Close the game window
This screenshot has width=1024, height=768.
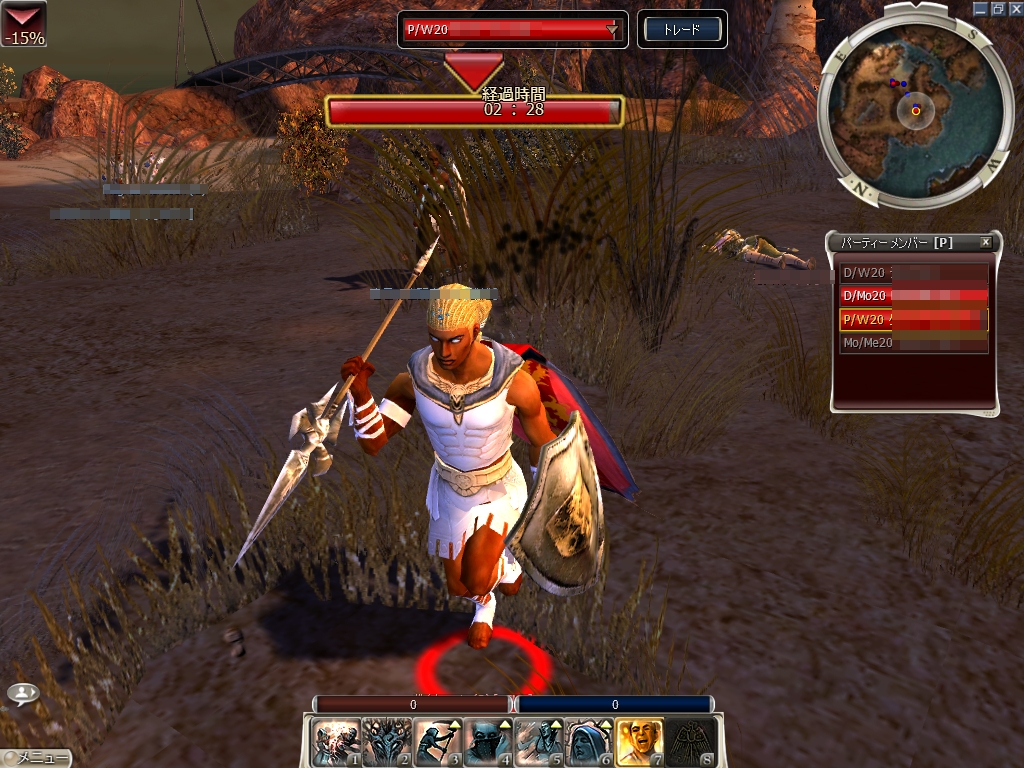(1014, 8)
